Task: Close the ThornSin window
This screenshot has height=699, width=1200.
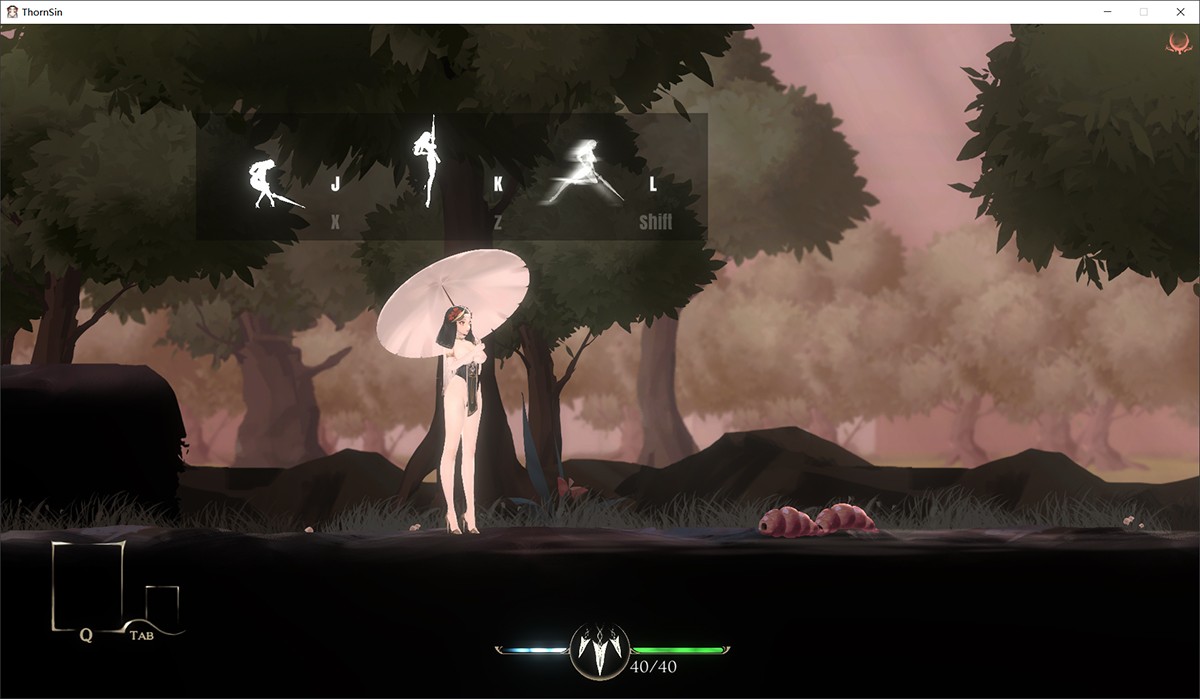Action: (x=1177, y=11)
